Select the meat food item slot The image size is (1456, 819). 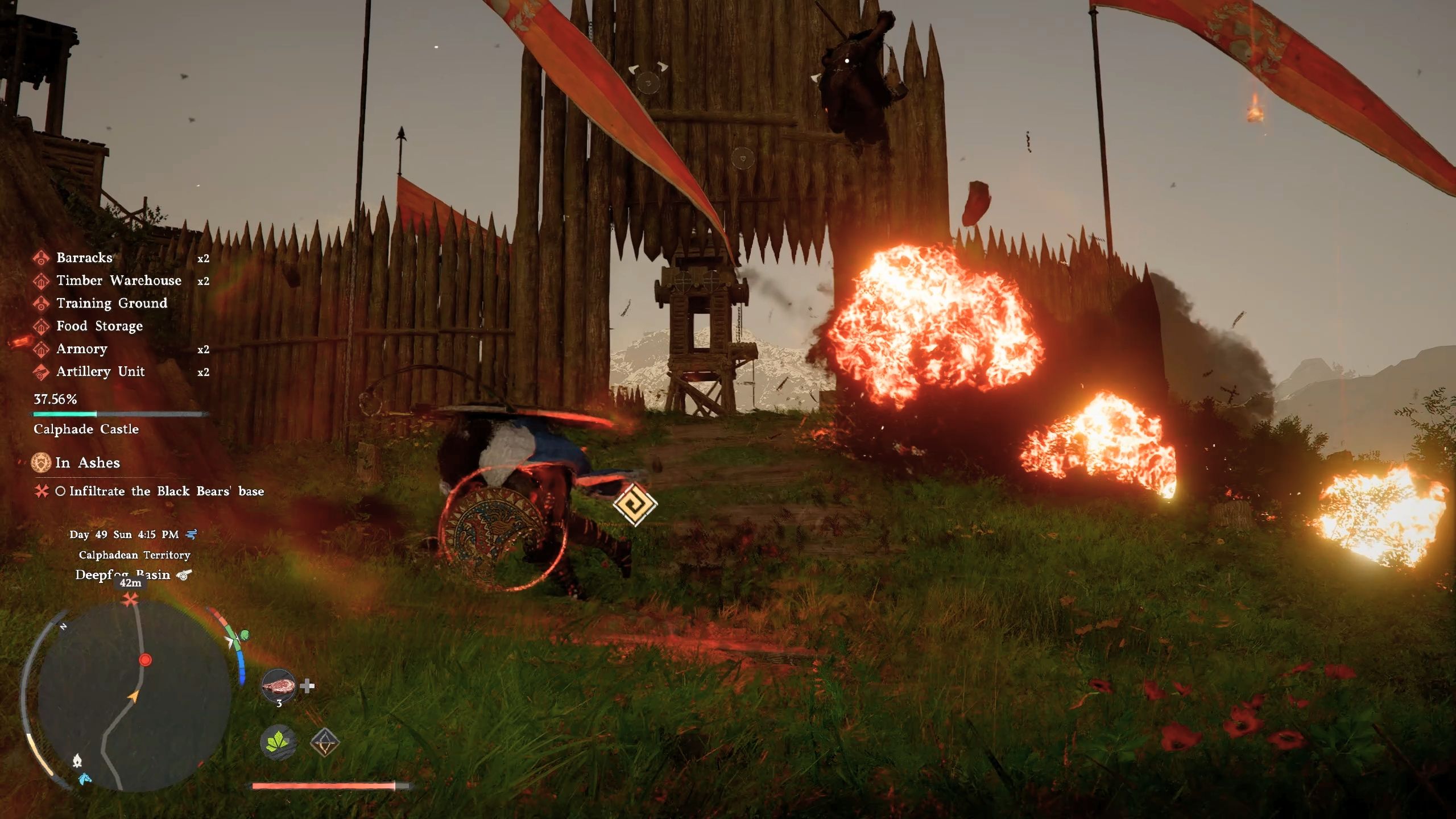coord(279,686)
